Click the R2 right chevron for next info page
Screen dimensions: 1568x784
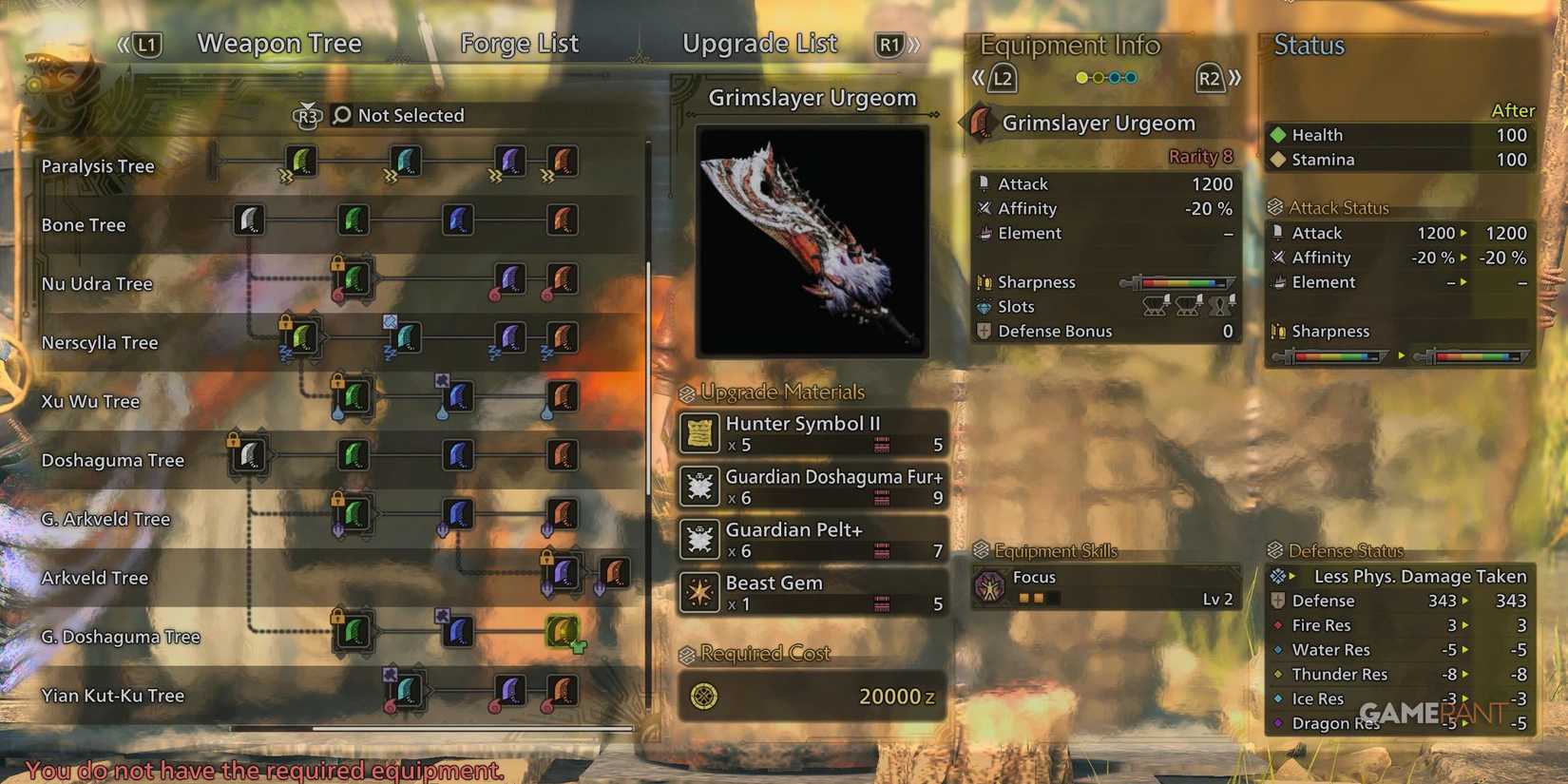tap(1235, 80)
